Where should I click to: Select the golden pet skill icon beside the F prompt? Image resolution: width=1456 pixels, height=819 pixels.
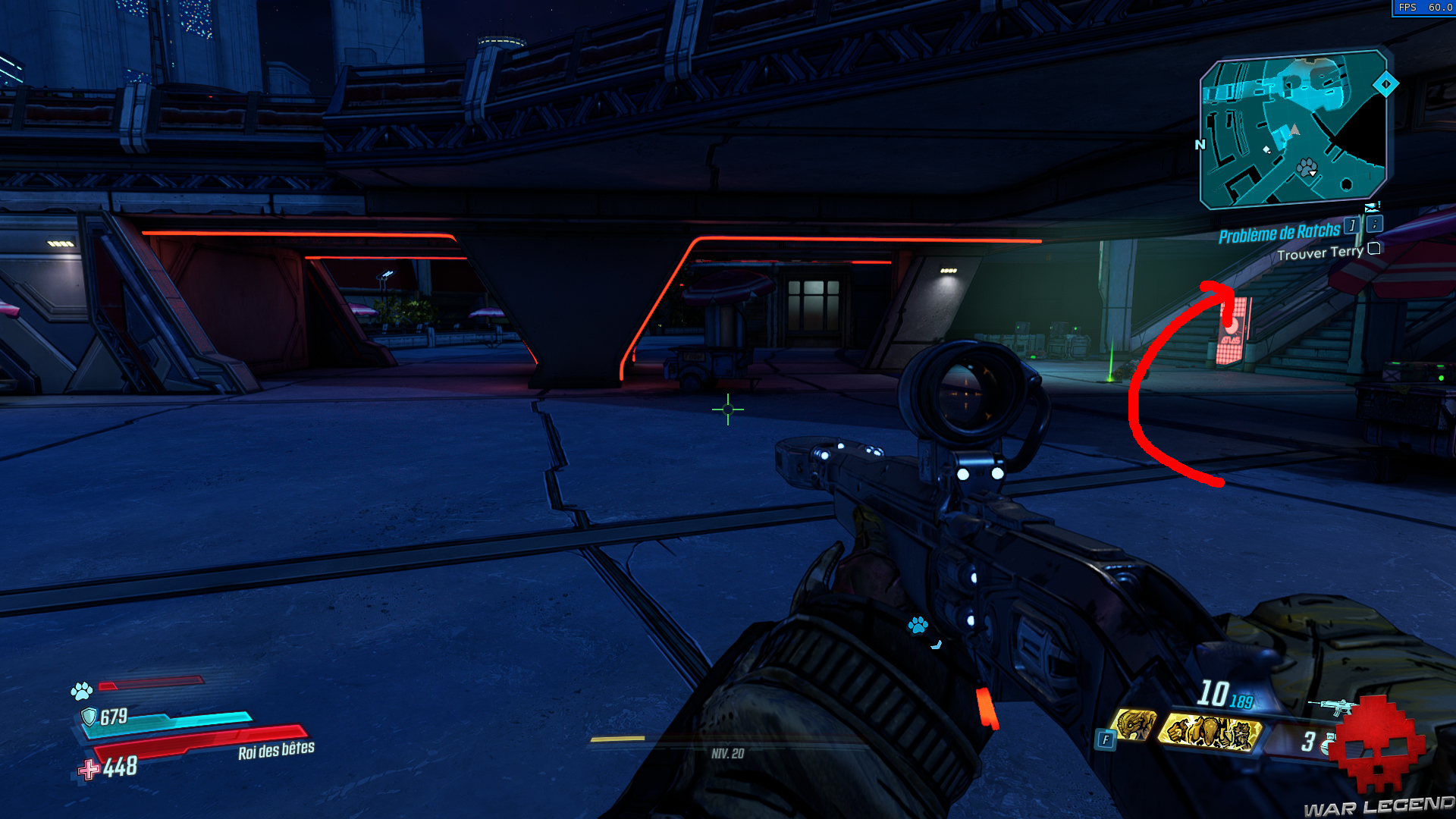click(x=1135, y=726)
